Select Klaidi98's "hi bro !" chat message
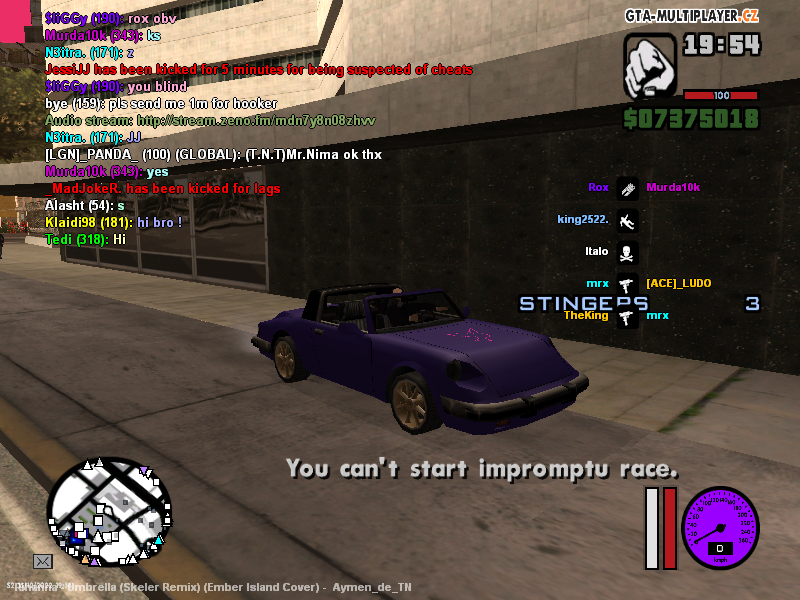This screenshot has width=800, height=600. click(113, 222)
